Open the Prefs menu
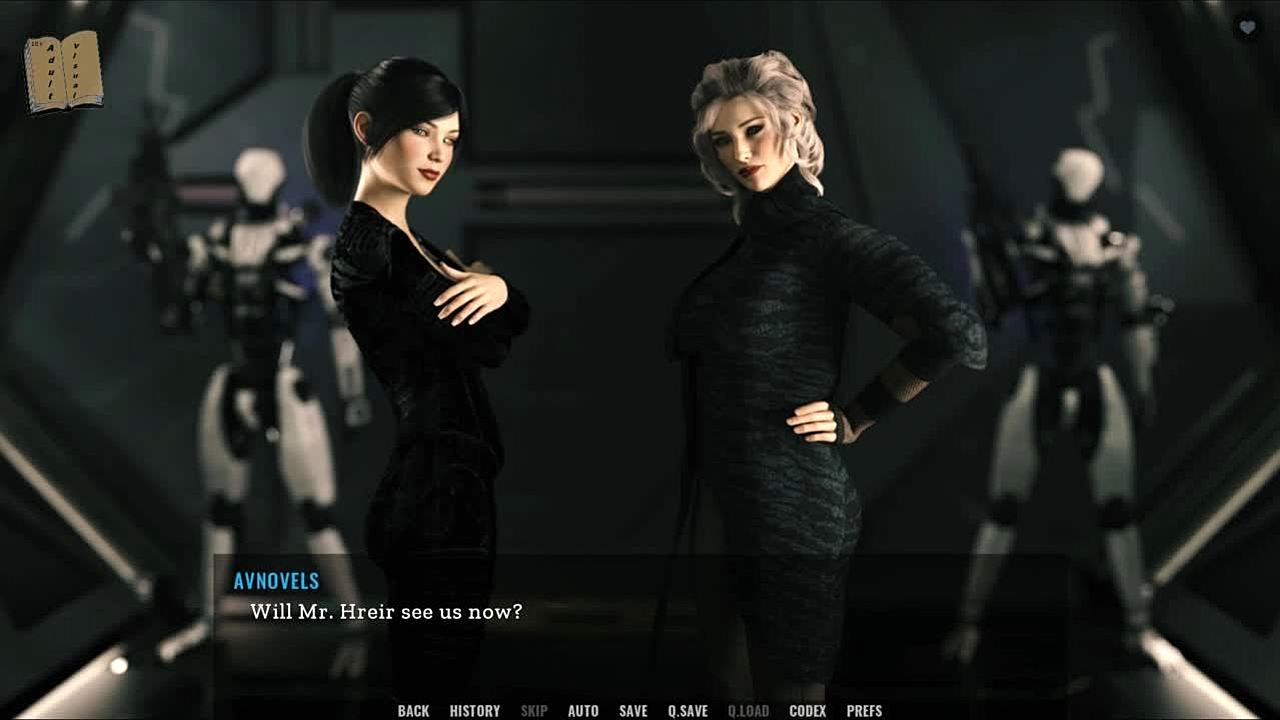The width and height of the screenshot is (1280, 720). tap(864, 711)
